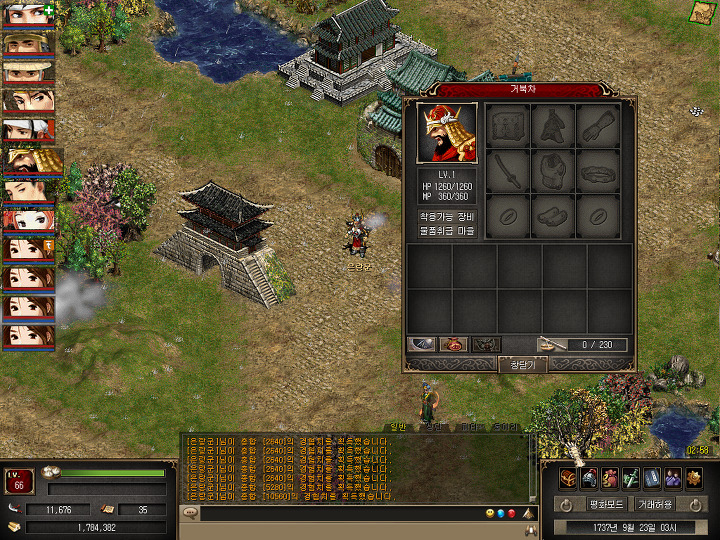
Task: Open the treasure chest icon in the bottom menu
Action: click(568, 477)
